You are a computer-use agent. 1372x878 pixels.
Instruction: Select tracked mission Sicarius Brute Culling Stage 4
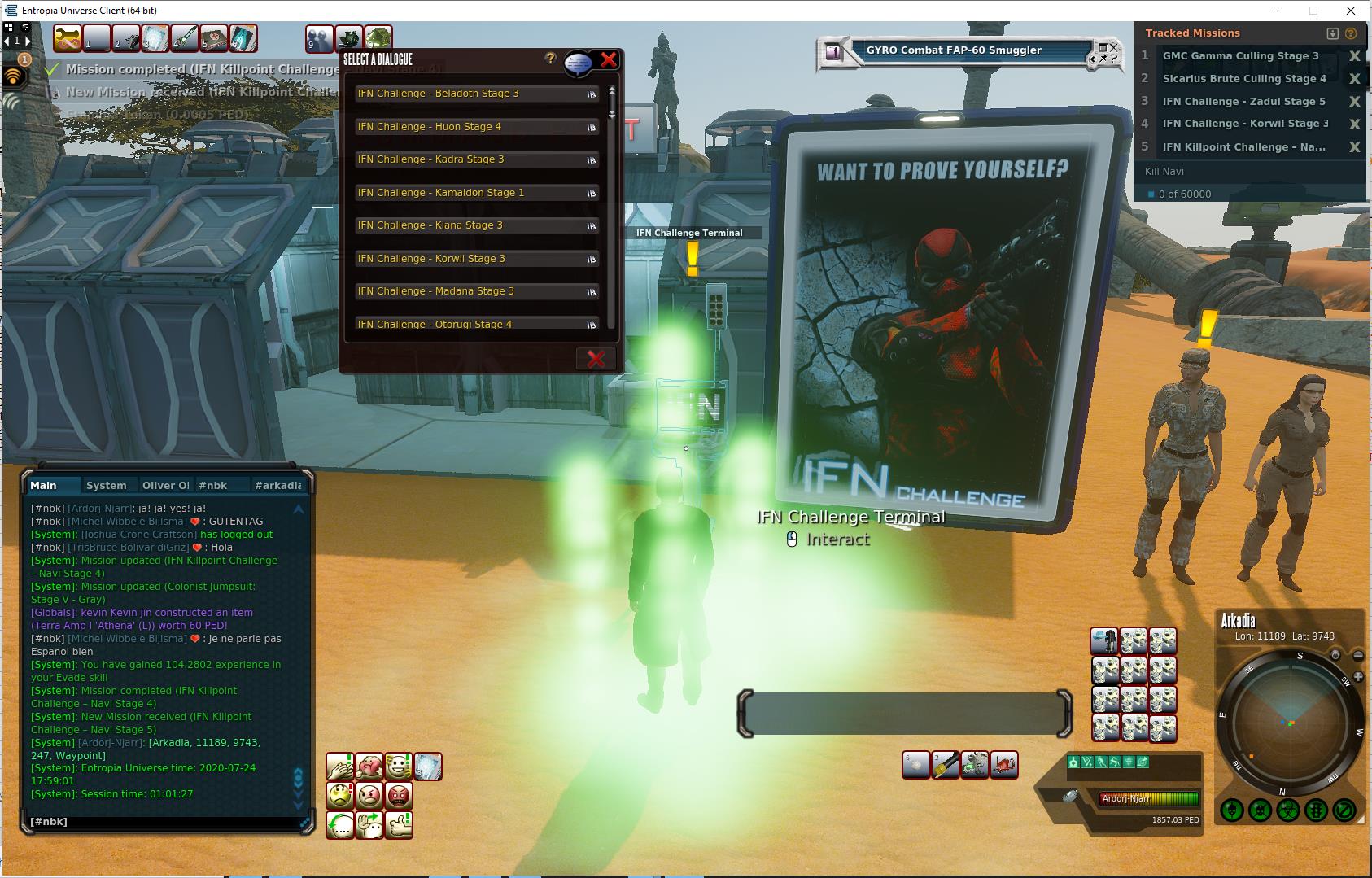point(1243,79)
